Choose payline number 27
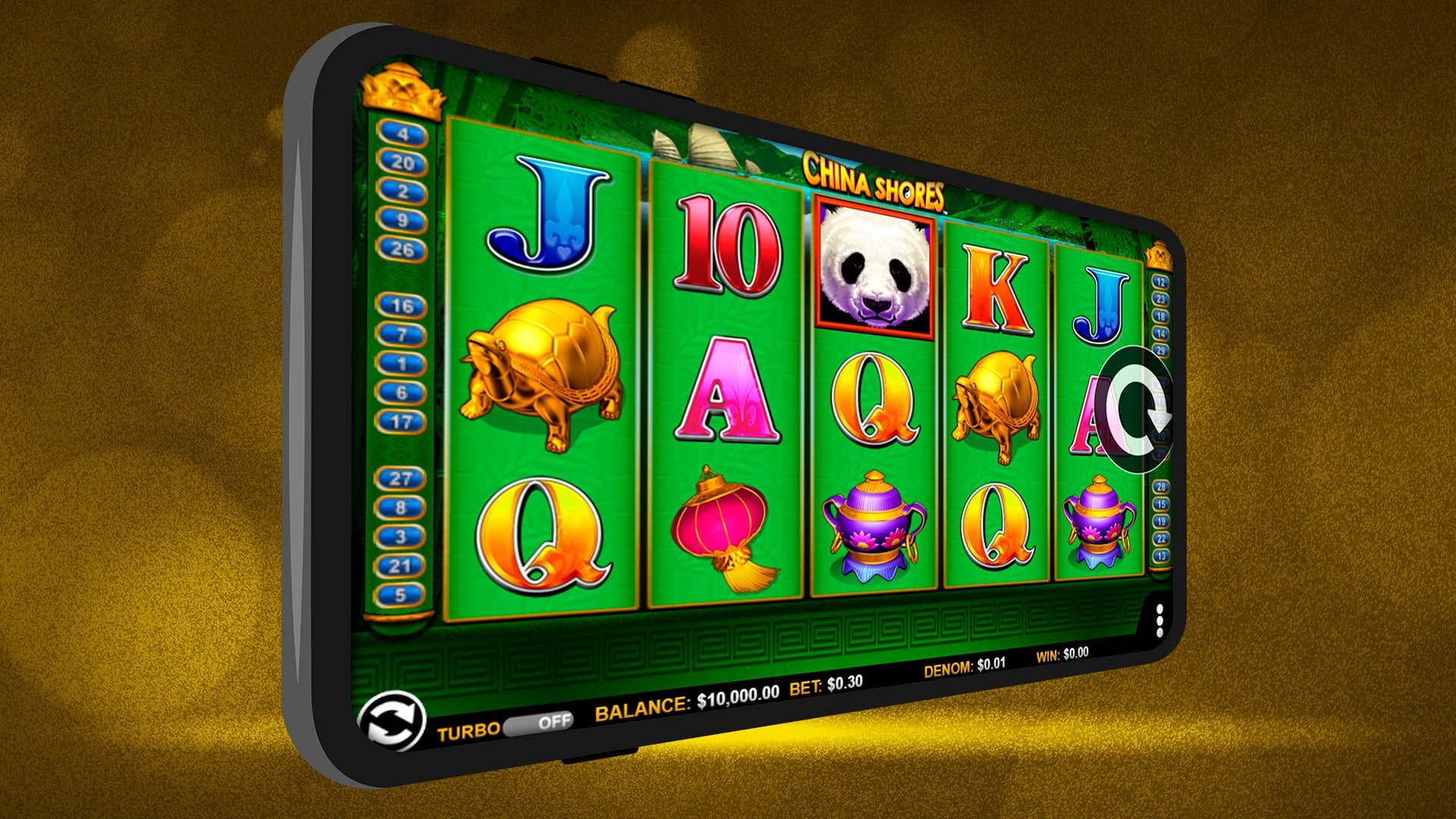Image resolution: width=1456 pixels, height=819 pixels. [x=400, y=479]
